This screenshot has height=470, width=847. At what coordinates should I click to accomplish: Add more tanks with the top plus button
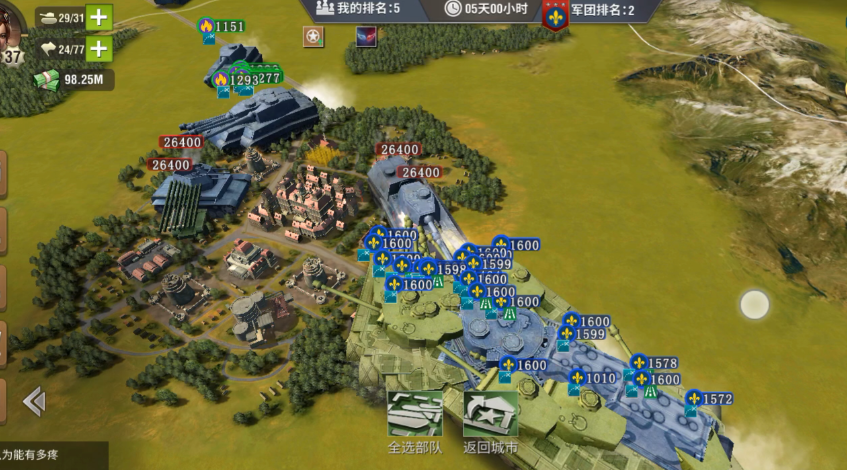(x=98, y=17)
